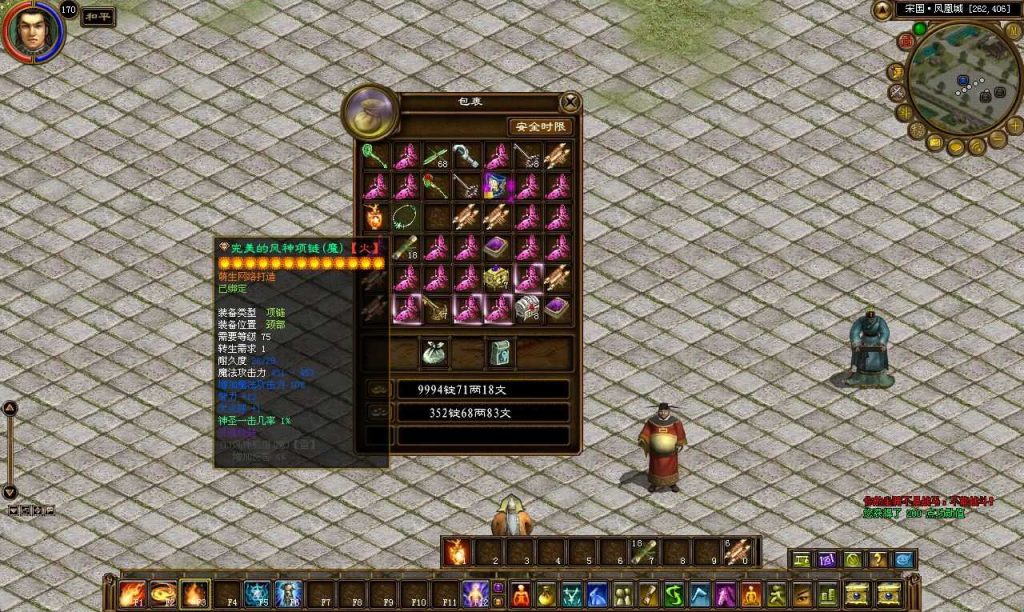Click the question mark help icon

pyautogui.click(x=878, y=560)
